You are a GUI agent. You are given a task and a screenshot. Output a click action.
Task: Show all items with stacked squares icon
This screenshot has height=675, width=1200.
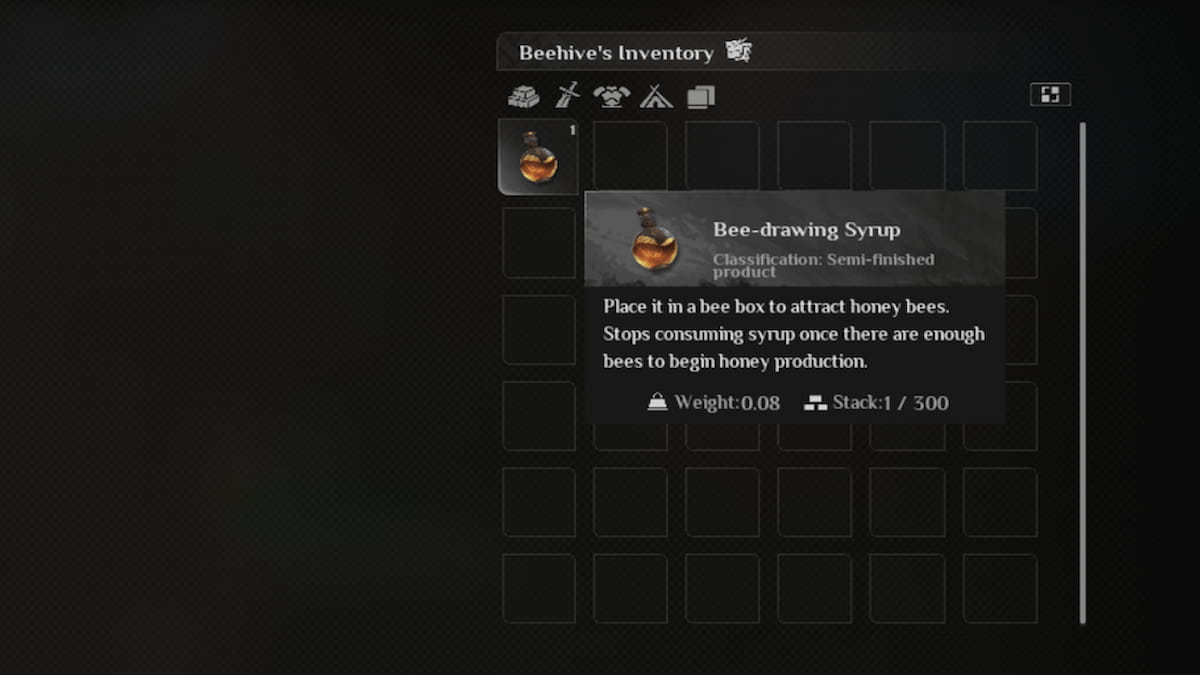tap(701, 96)
